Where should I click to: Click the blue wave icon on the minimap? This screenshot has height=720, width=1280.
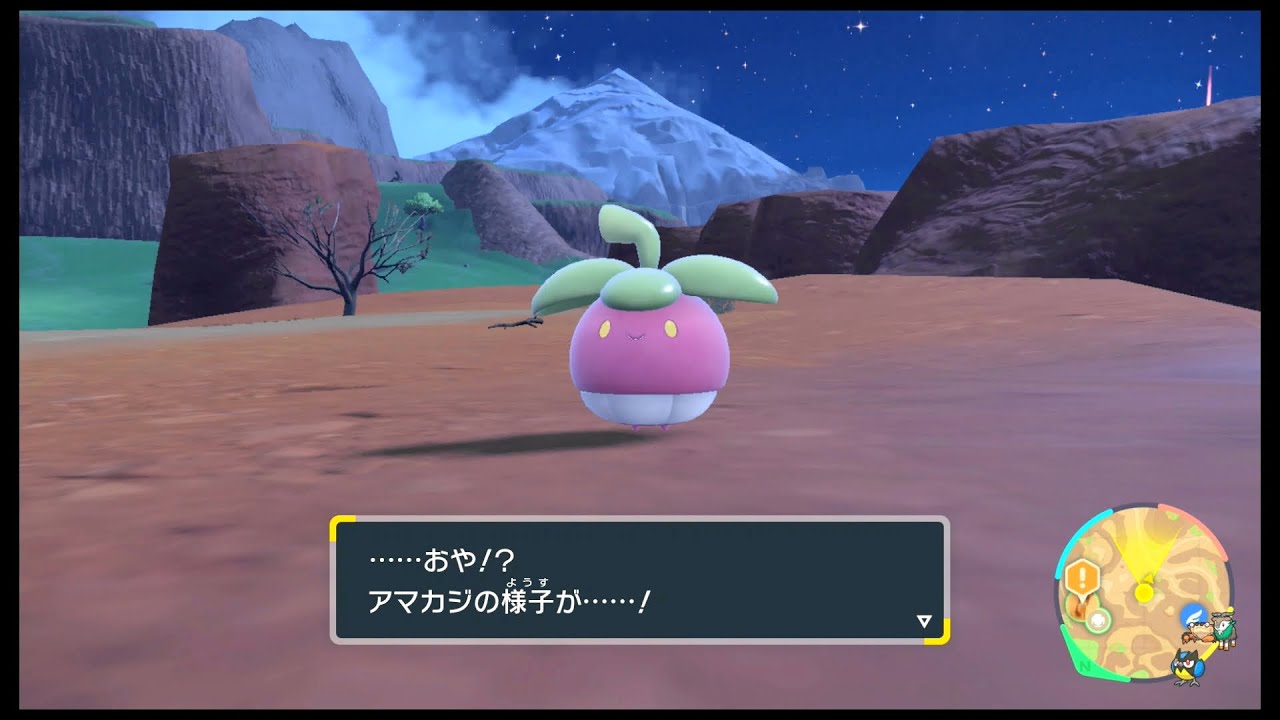(1193, 615)
